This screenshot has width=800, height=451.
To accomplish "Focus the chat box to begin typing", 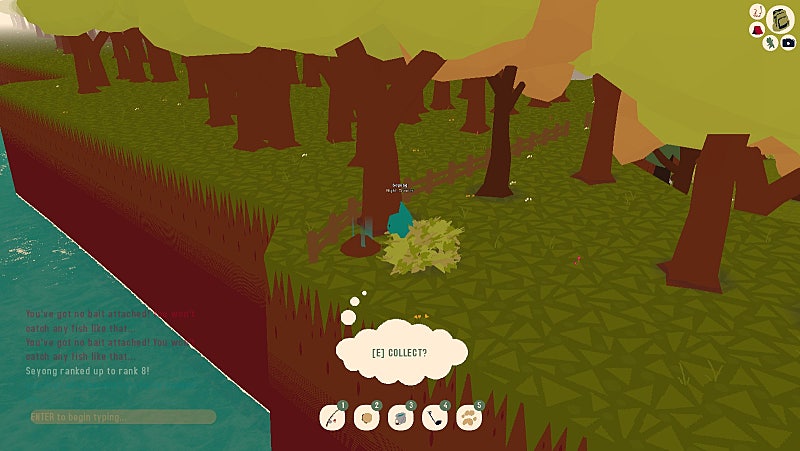I will pos(122,416).
